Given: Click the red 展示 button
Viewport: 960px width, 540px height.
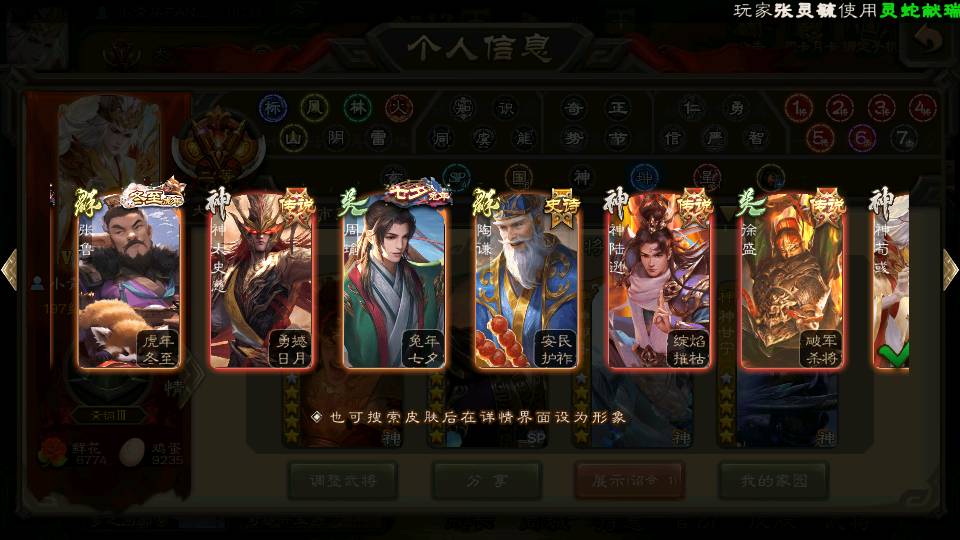Looking at the screenshot, I should (x=630, y=480).
